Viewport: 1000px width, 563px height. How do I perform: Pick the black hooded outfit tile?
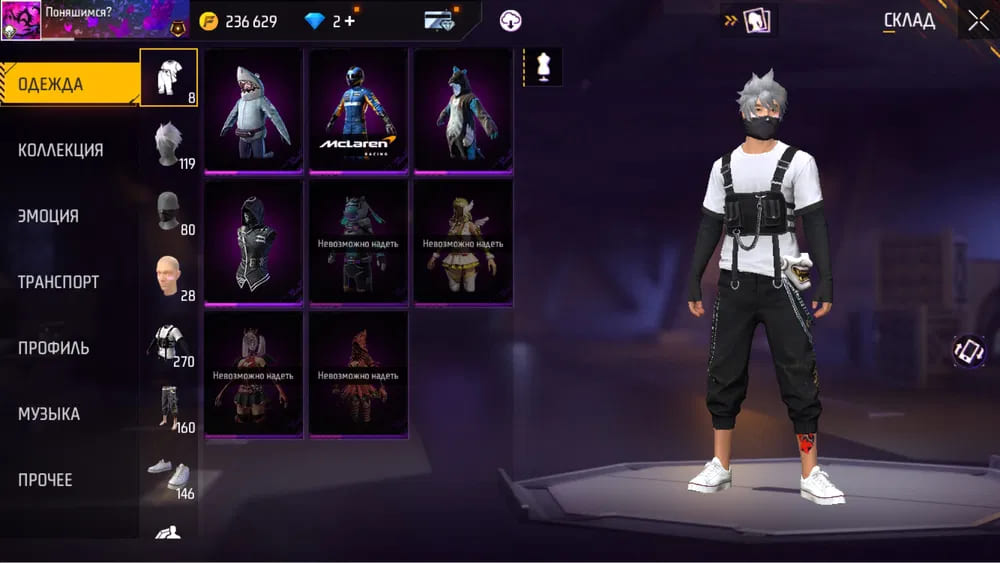click(x=253, y=242)
